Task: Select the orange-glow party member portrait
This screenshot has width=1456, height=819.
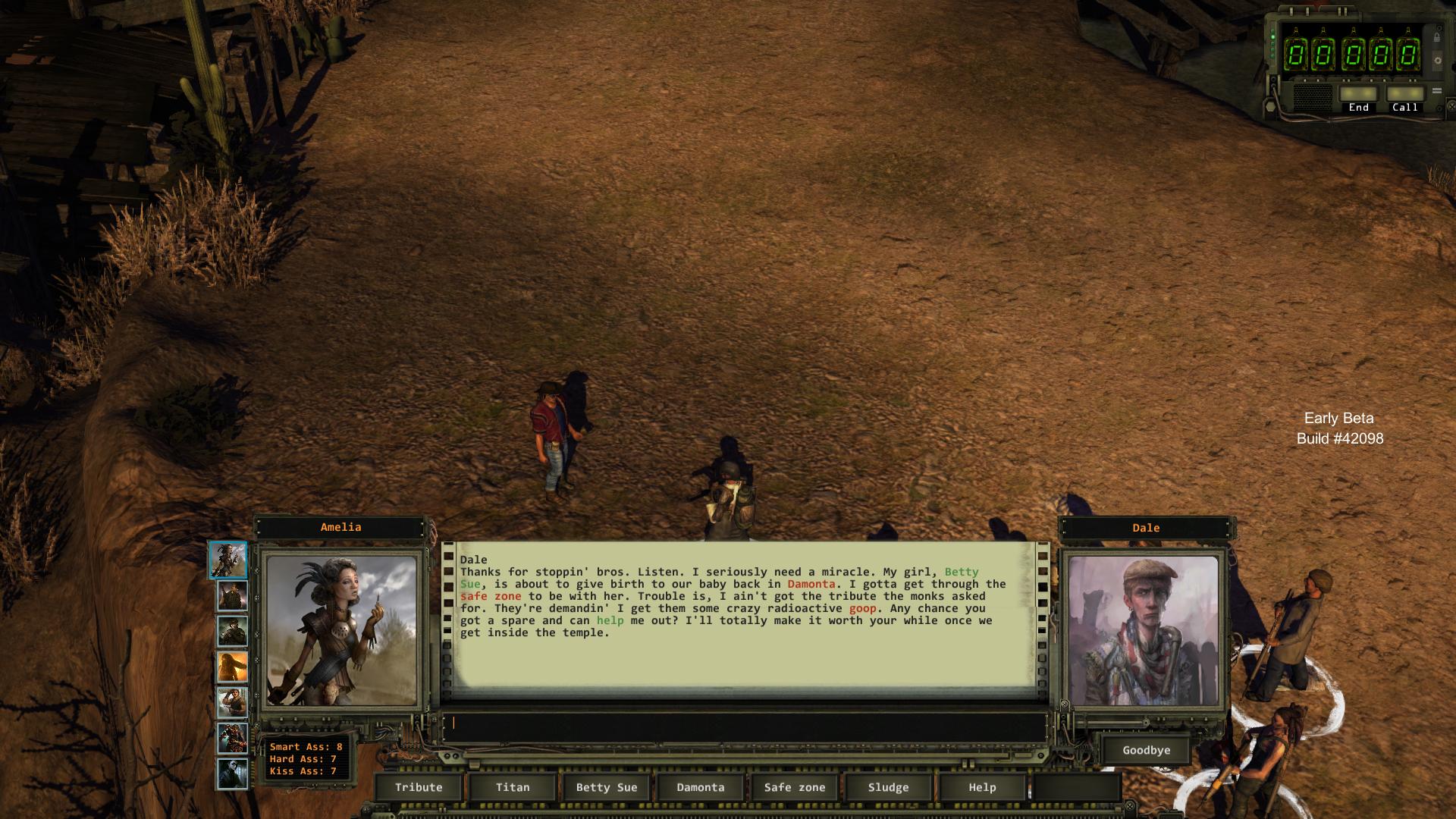Action: 232,667
